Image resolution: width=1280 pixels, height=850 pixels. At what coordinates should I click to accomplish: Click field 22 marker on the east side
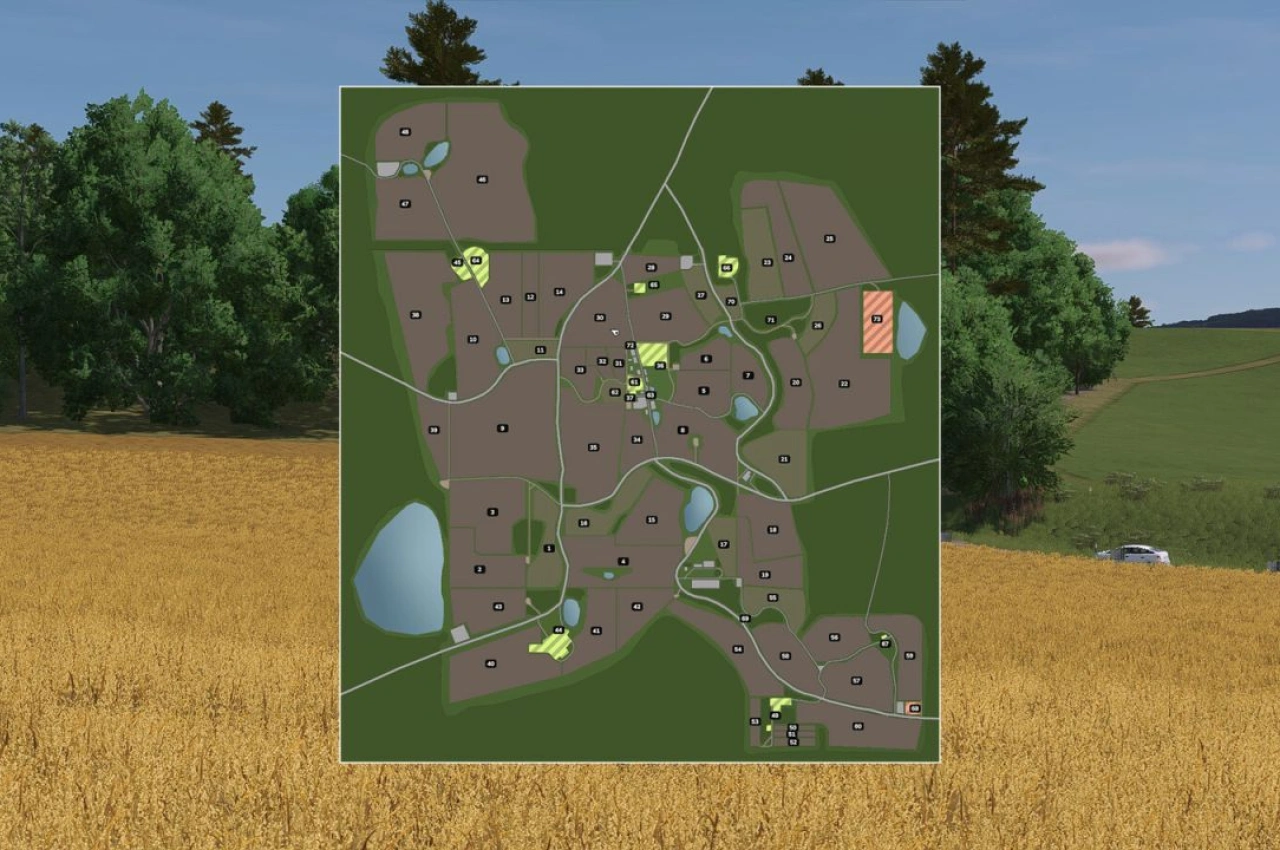(x=843, y=384)
